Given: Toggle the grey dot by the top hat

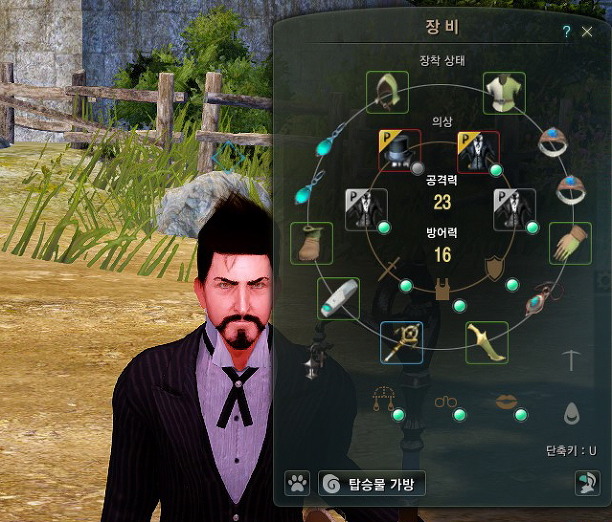Looking at the screenshot, I should [x=418, y=169].
